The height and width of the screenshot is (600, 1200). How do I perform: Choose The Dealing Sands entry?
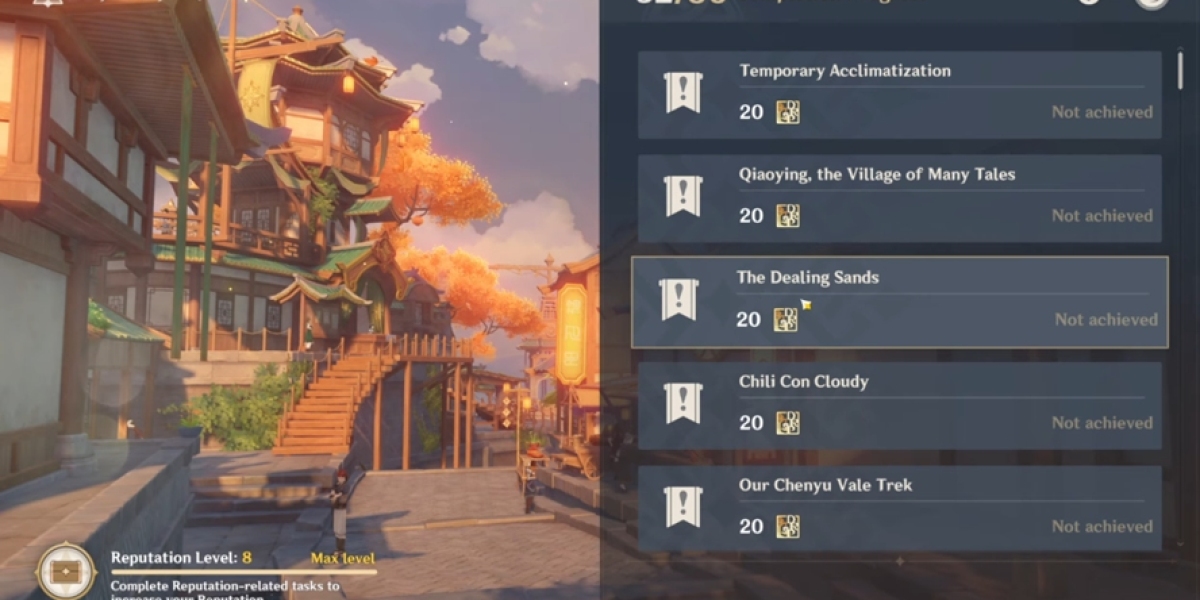pyautogui.click(x=899, y=302)
